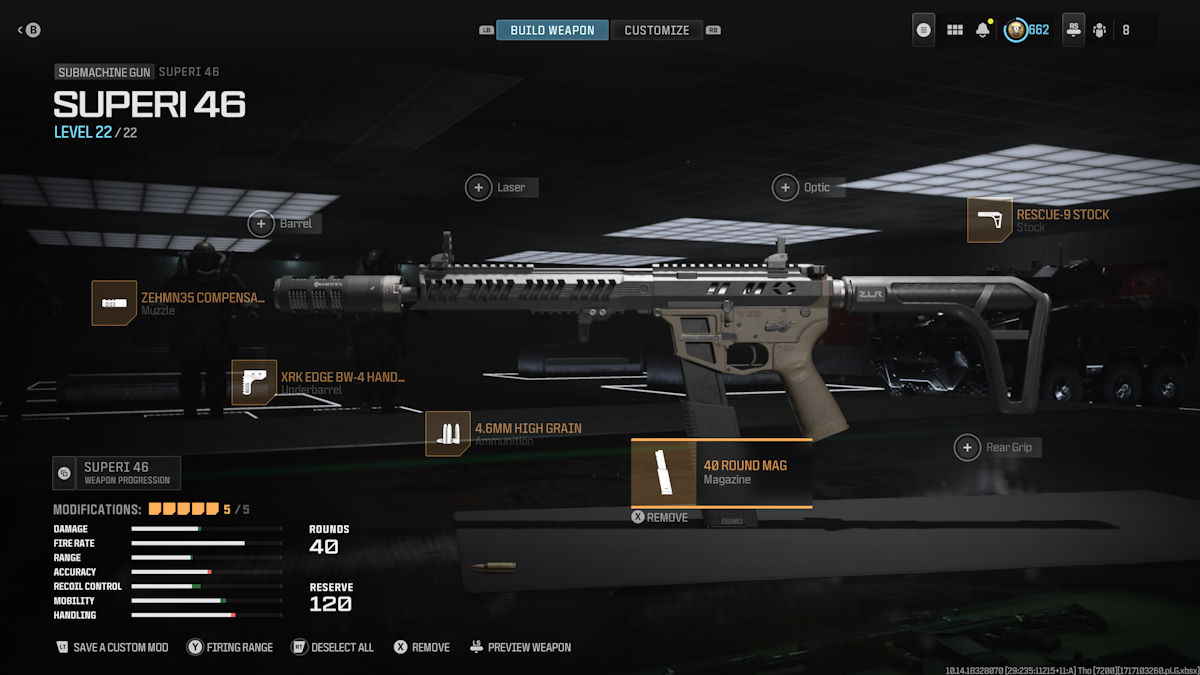Select the ZEHMN35 Compensator muzzle slot
1200x675 pixels.
click(x=180, y=303)
